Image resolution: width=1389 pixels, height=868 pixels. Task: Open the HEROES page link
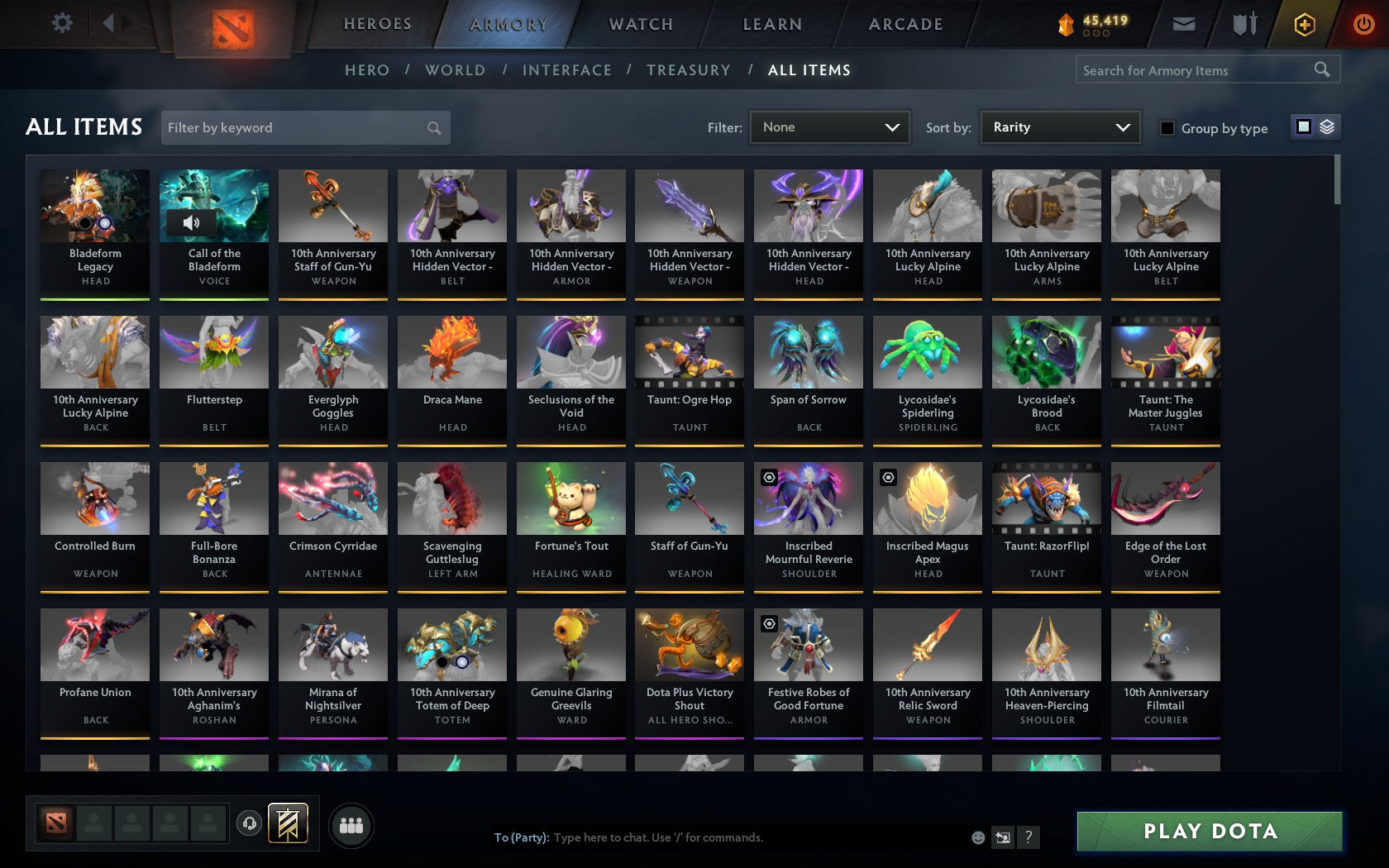377,24
